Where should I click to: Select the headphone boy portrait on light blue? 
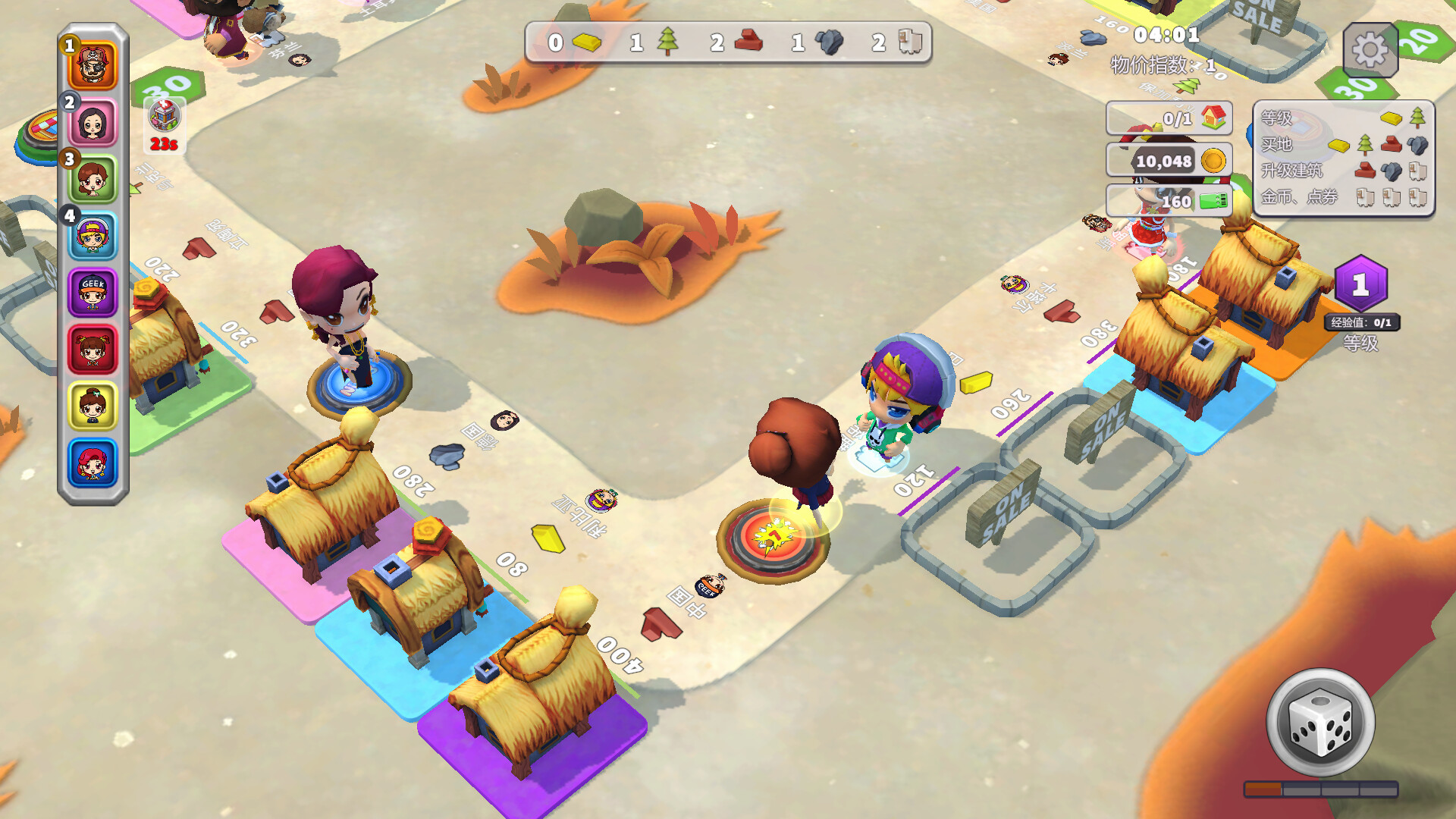(x=93, y=236)
